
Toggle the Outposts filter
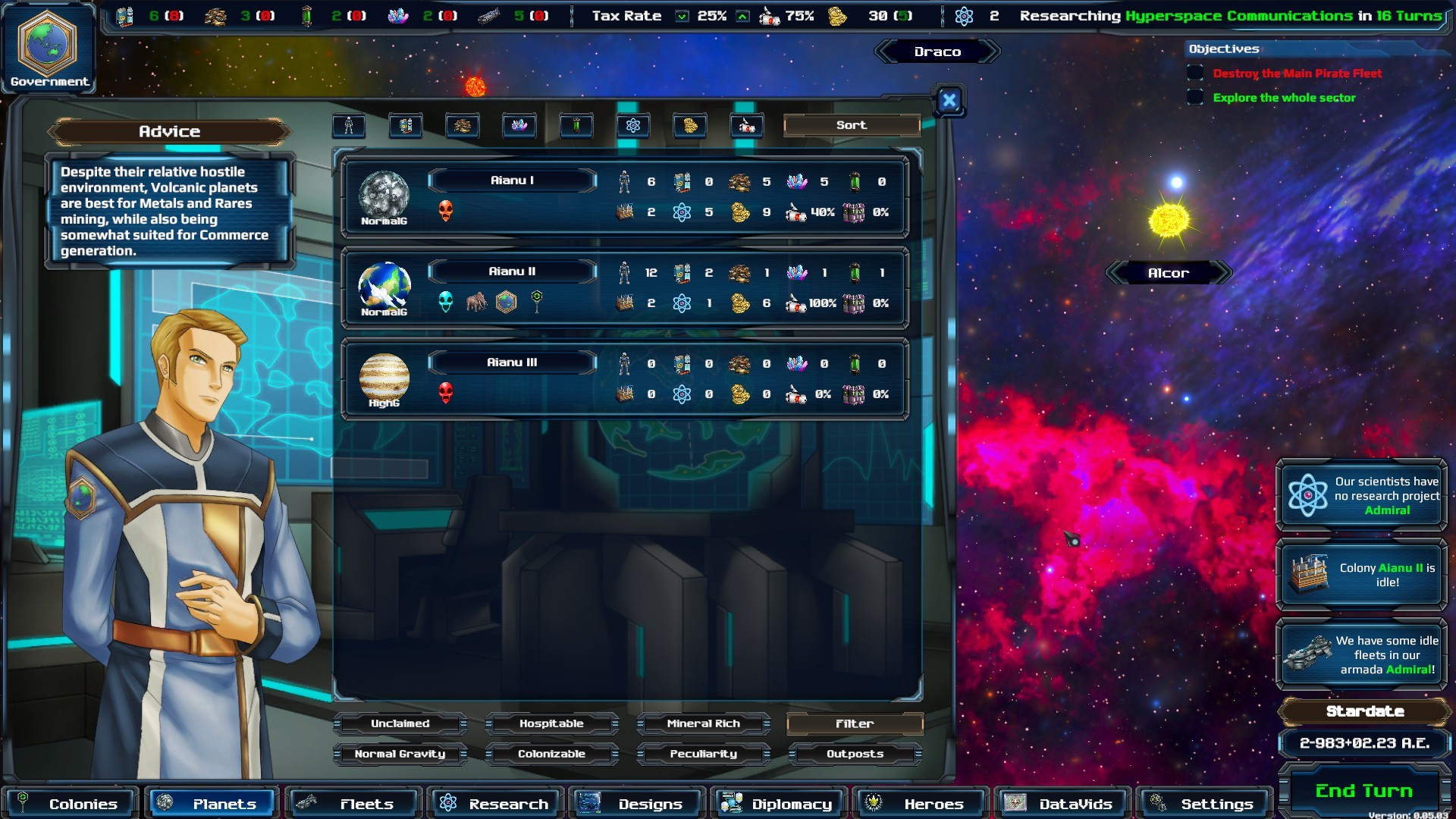pyautogui.click(x=855, y=754)
